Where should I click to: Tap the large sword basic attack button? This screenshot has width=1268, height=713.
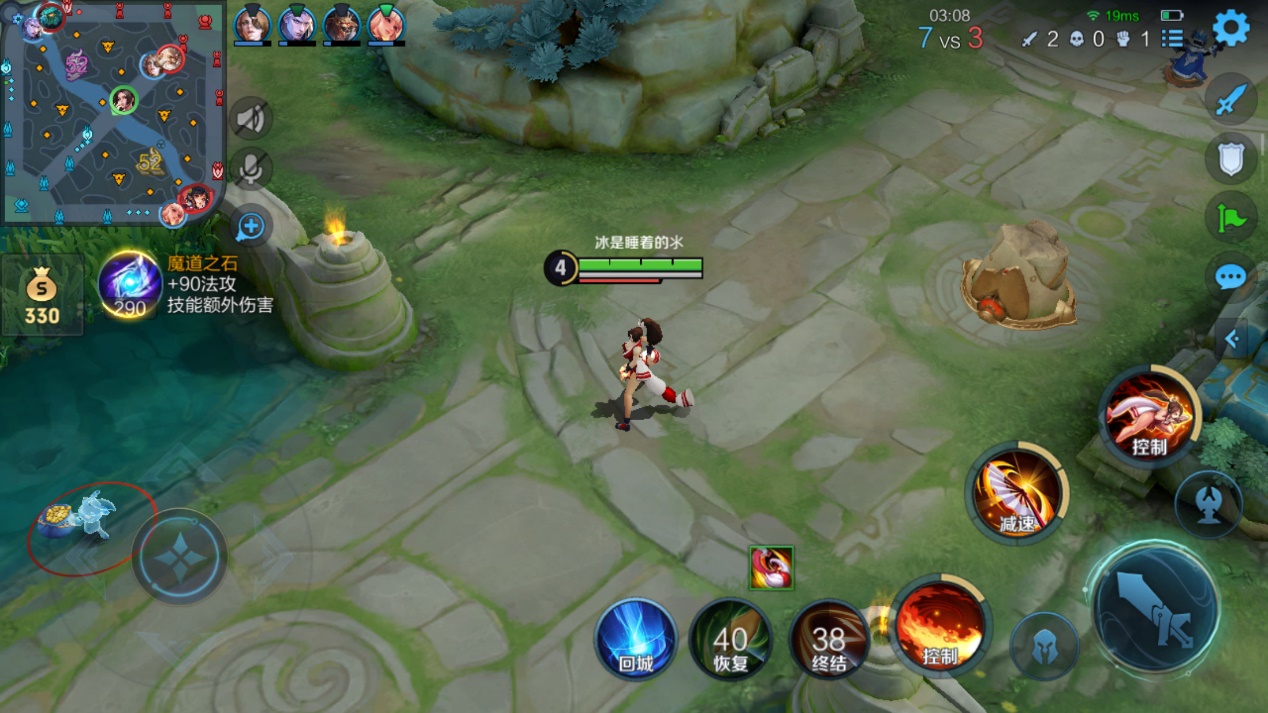tap(1155, 606)
